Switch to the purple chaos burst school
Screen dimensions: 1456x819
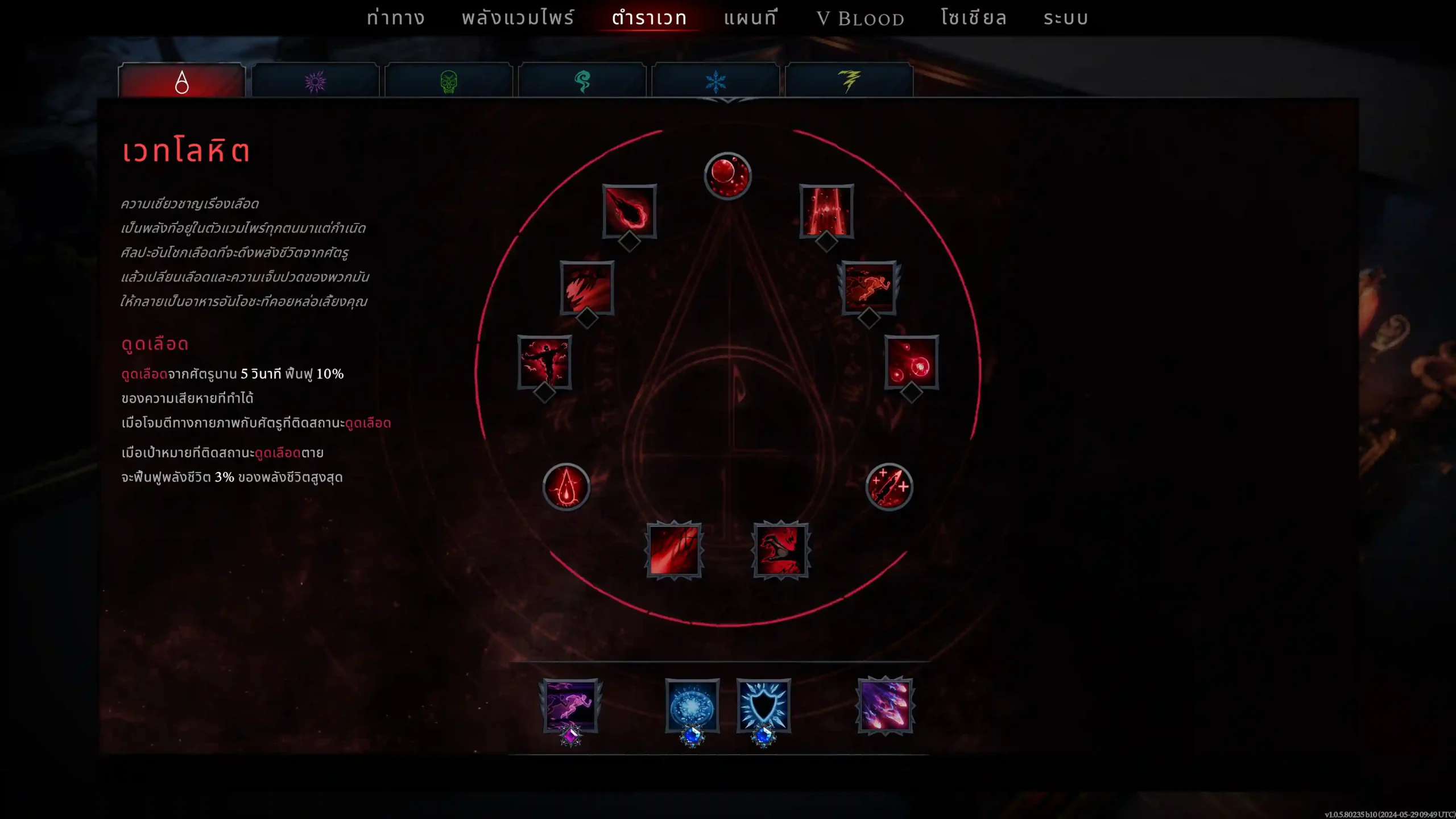(x=315, y=82)
